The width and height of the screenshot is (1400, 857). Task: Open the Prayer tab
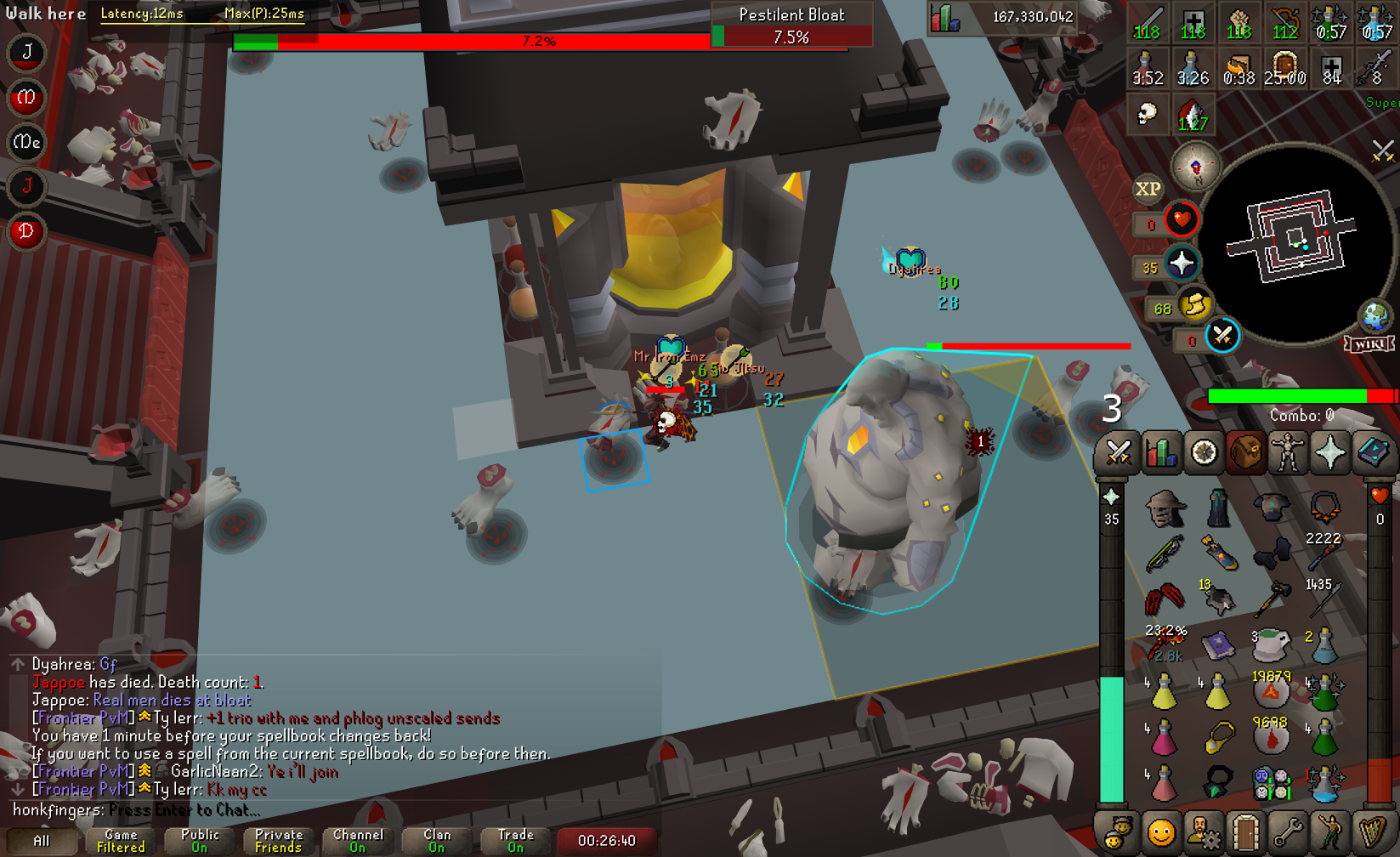coord(1330,452)
